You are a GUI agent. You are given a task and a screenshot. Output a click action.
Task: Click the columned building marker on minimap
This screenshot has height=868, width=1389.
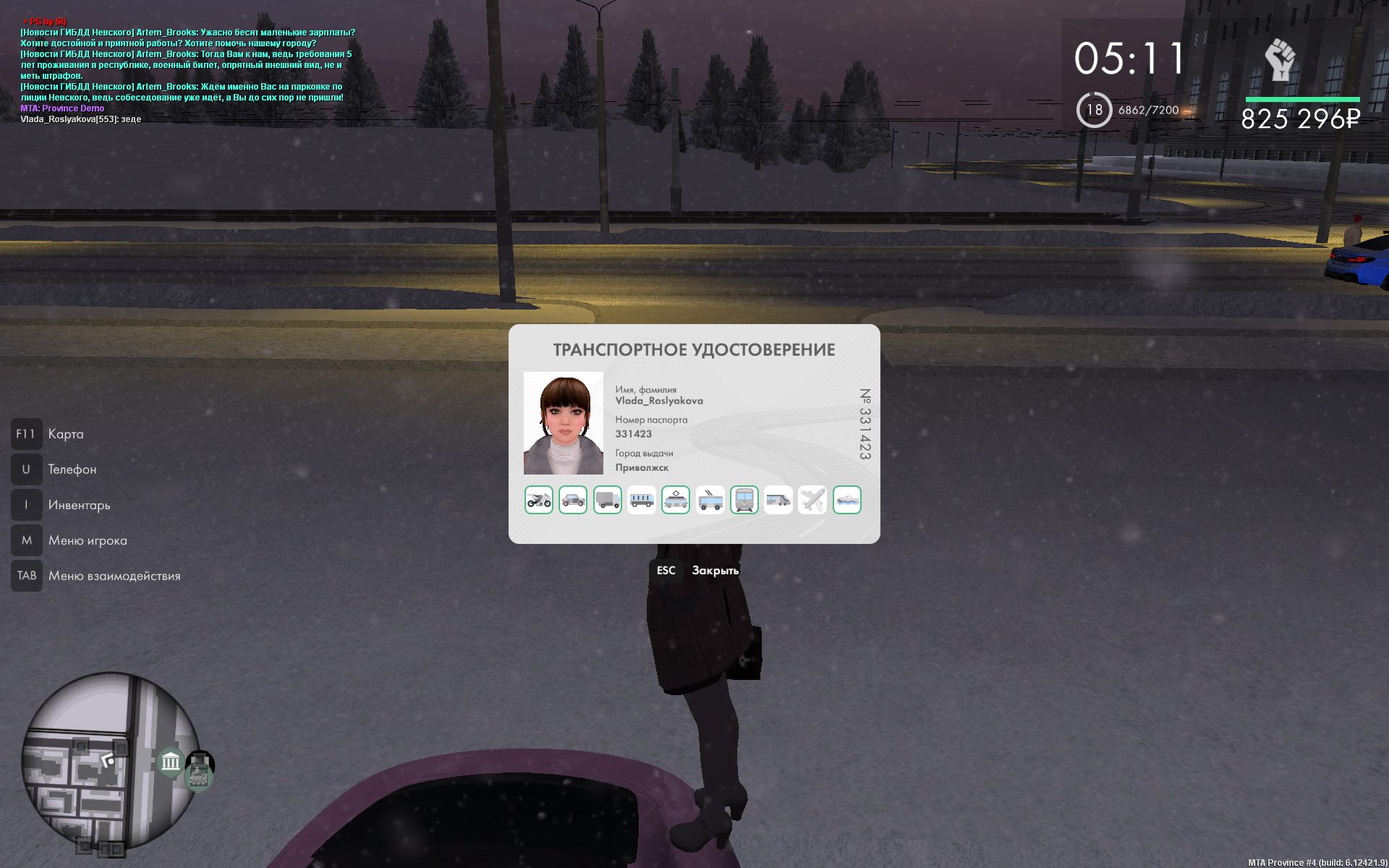pos(171,762)
